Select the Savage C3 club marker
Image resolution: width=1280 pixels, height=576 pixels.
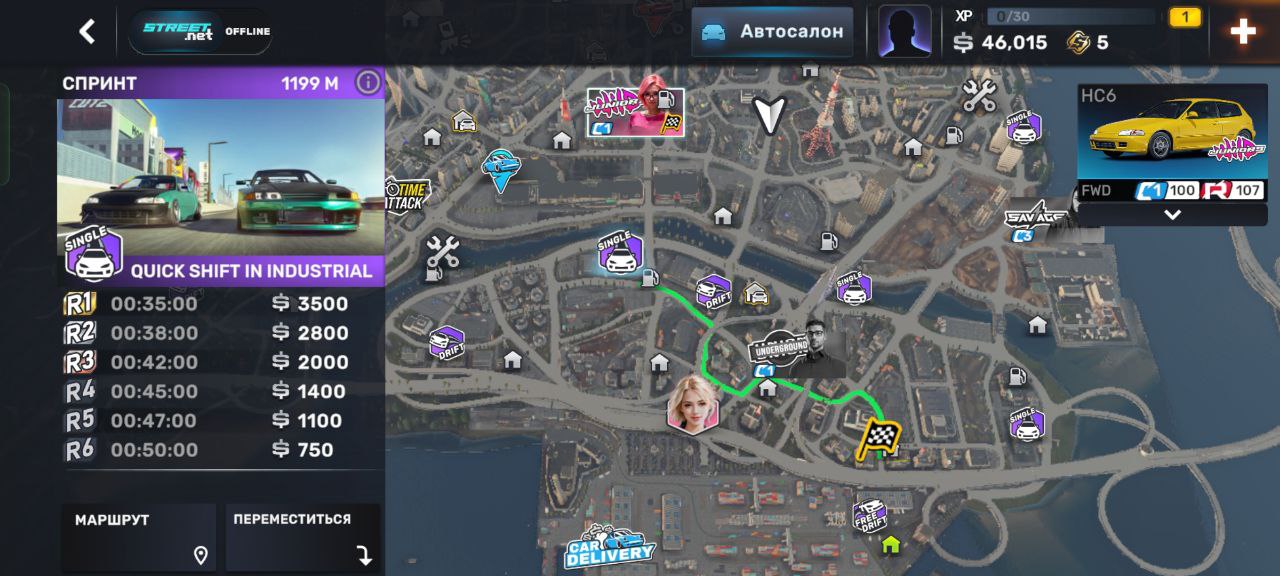click(1030, 222)
